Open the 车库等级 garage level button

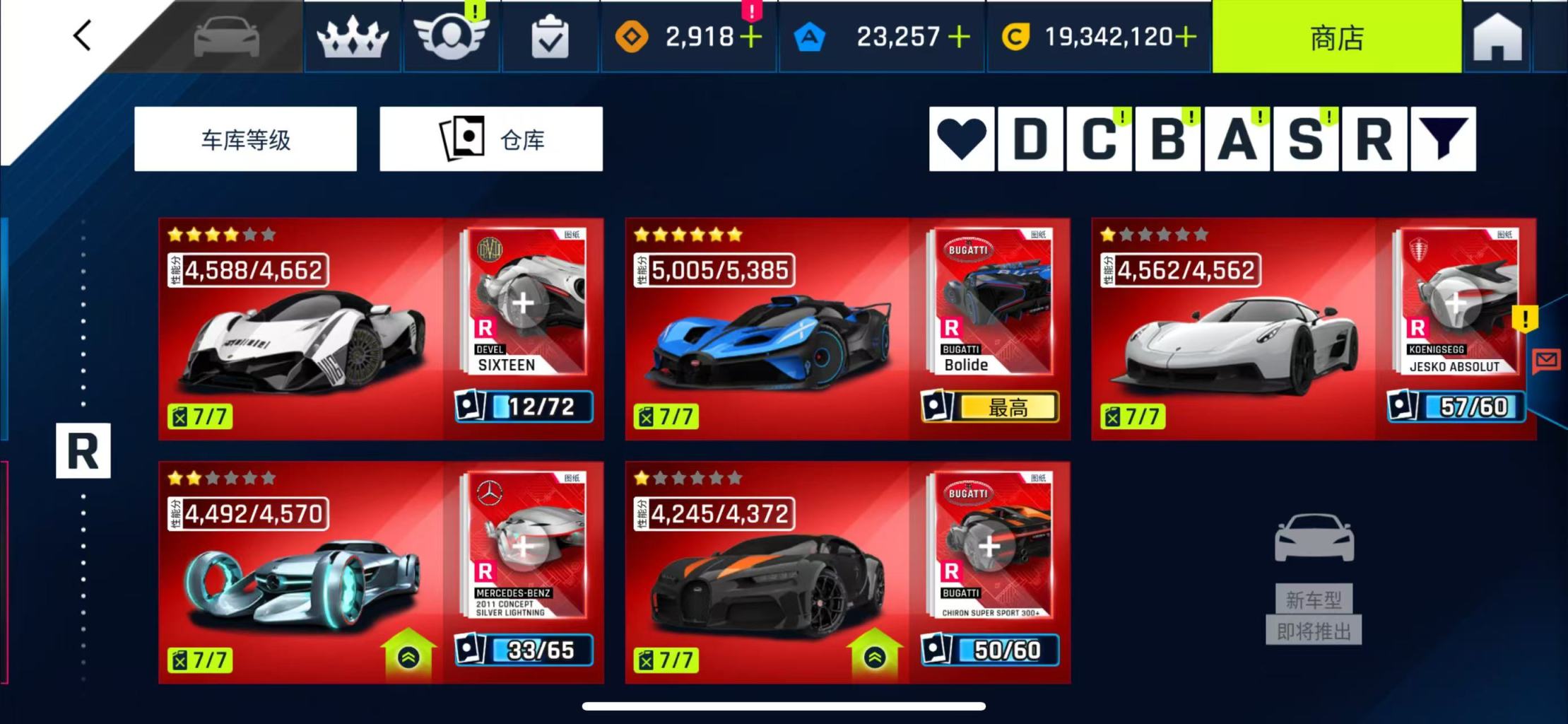point(245,139)
